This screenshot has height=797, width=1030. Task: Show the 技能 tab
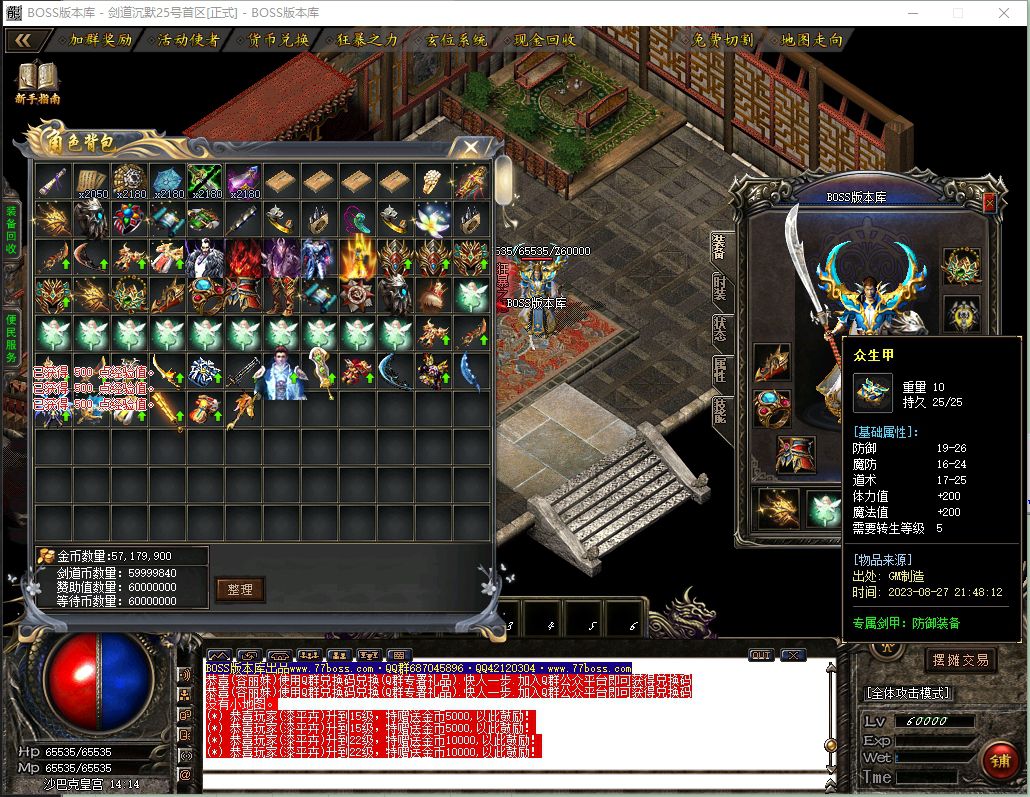(720, 411)
